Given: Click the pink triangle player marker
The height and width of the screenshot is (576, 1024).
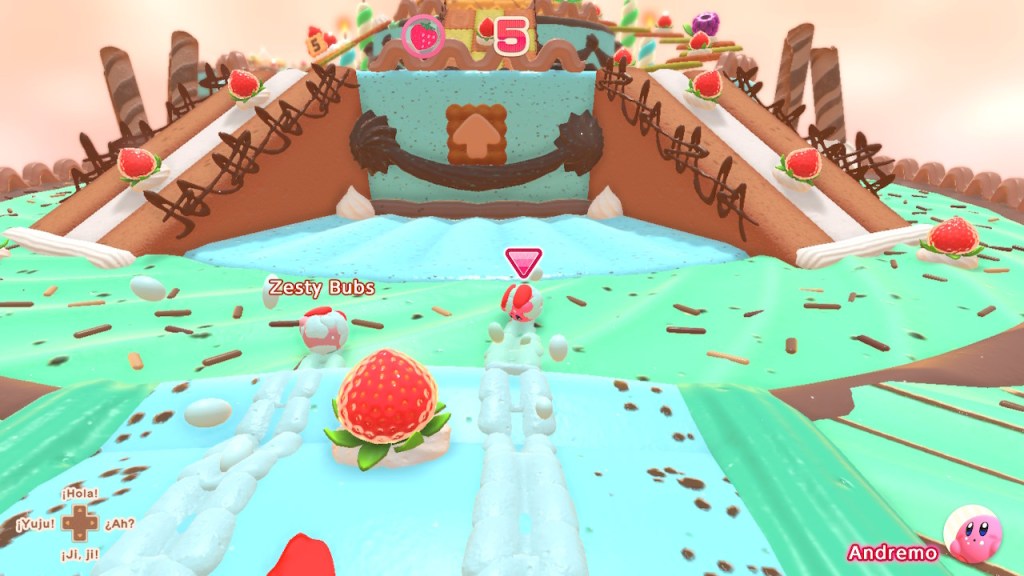Looking at the screenshot, I should pyautogui.click(x=523, y=263).
